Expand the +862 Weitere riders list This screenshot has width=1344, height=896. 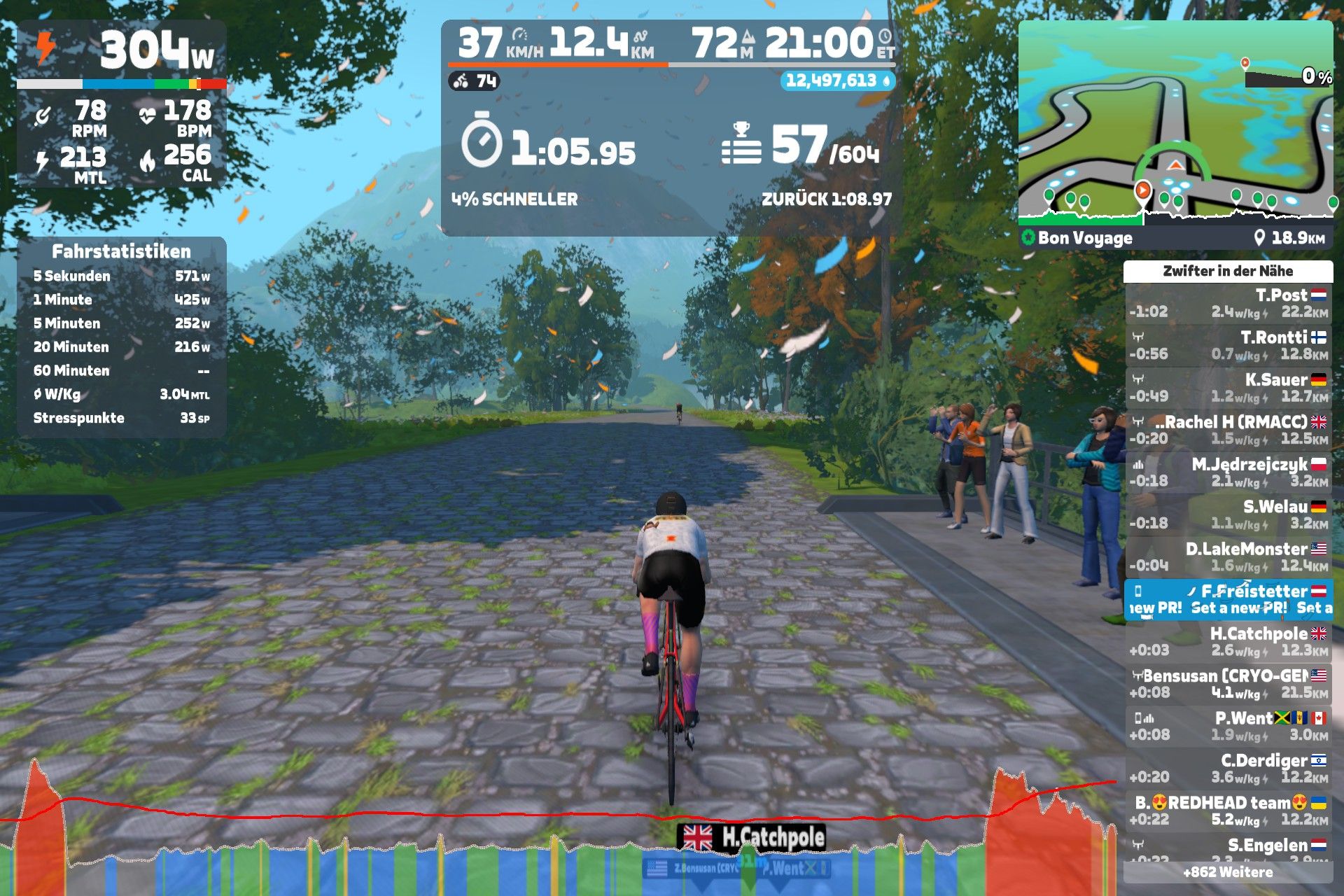coord(1228,872)
